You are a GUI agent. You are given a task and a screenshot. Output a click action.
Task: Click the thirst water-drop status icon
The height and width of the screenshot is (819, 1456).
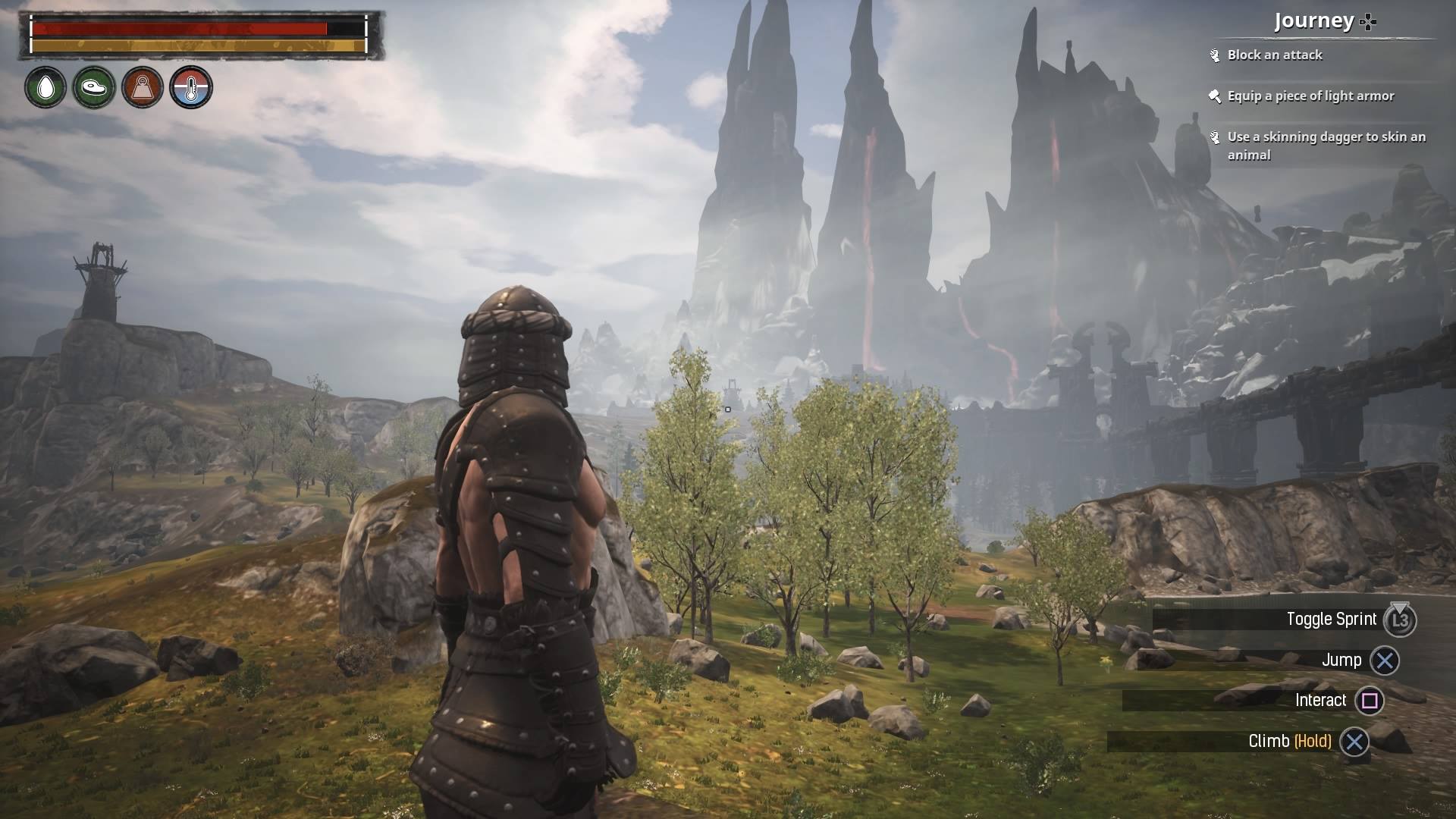(45, 87)
